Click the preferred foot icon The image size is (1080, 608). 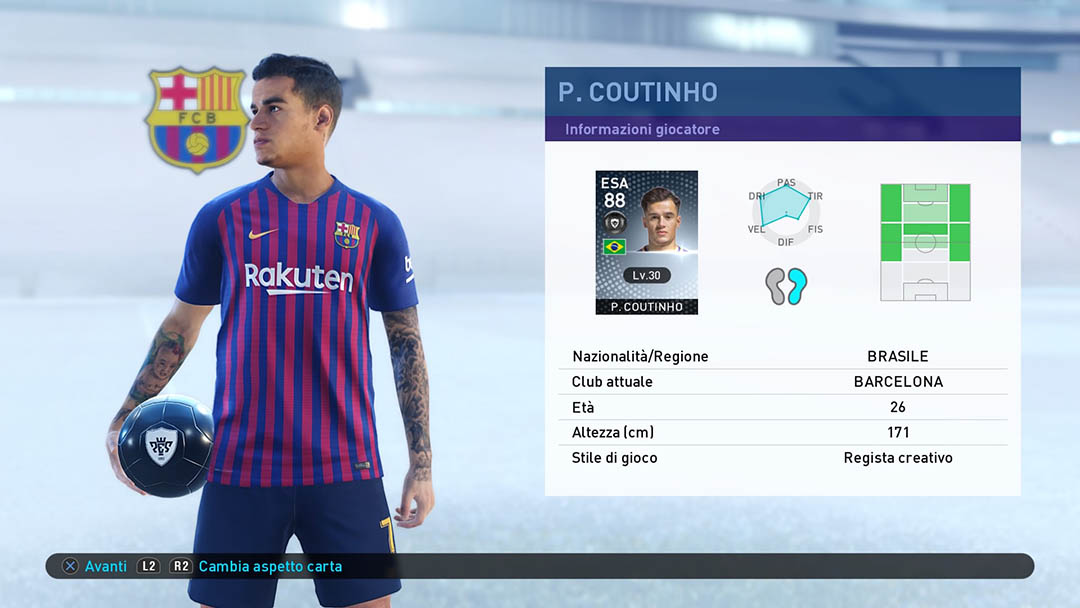pos(786,286)
